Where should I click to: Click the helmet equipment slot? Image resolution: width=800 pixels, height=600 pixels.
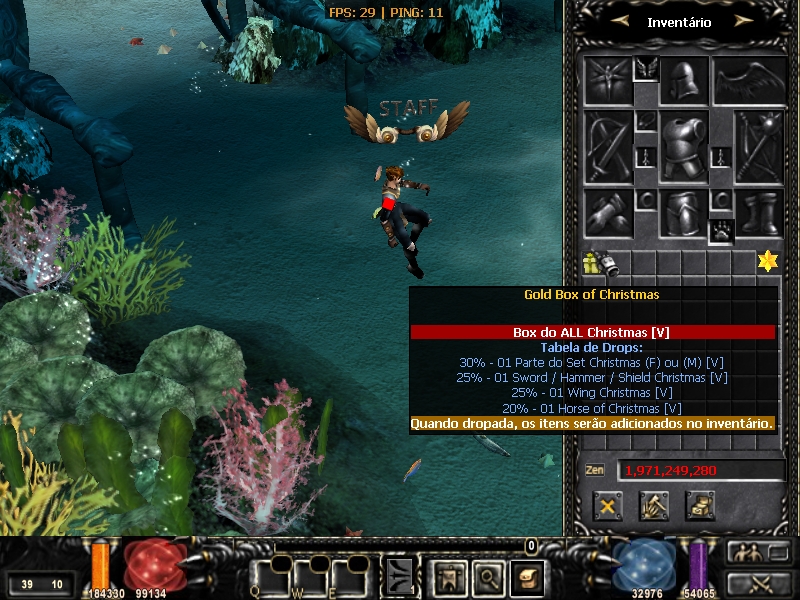tap(684, 81)
